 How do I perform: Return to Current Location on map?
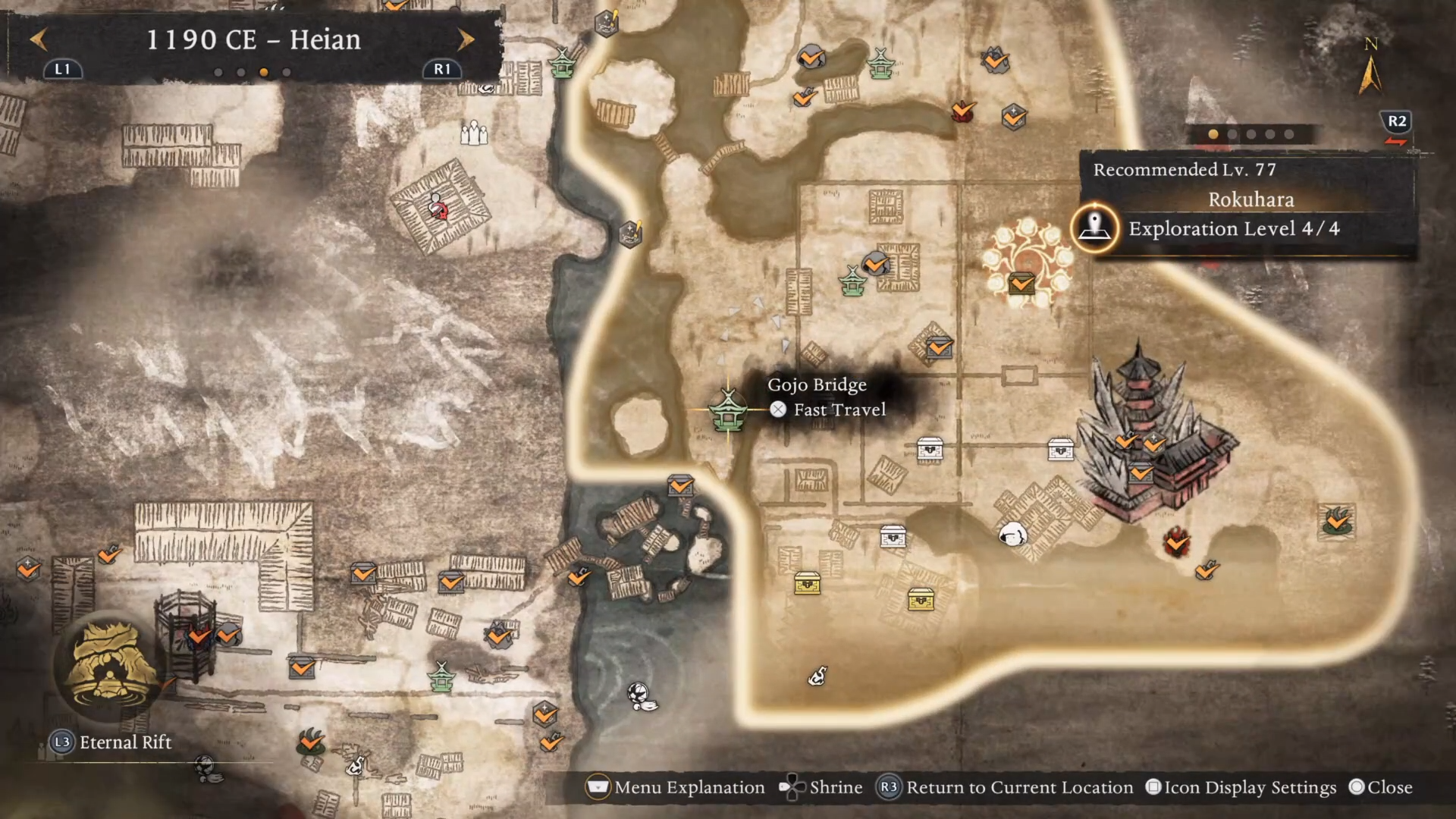point(1005,788)
